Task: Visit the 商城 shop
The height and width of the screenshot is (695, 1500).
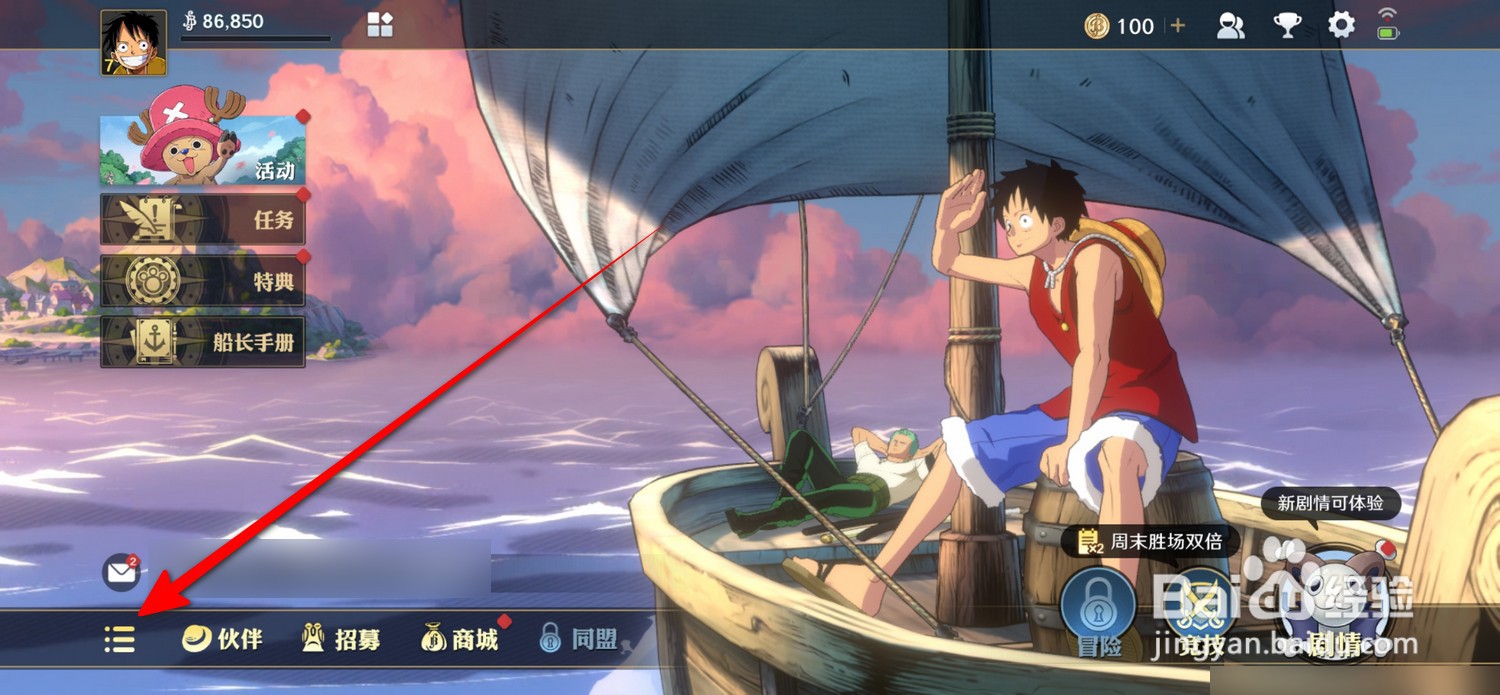Action: point(460,639)
